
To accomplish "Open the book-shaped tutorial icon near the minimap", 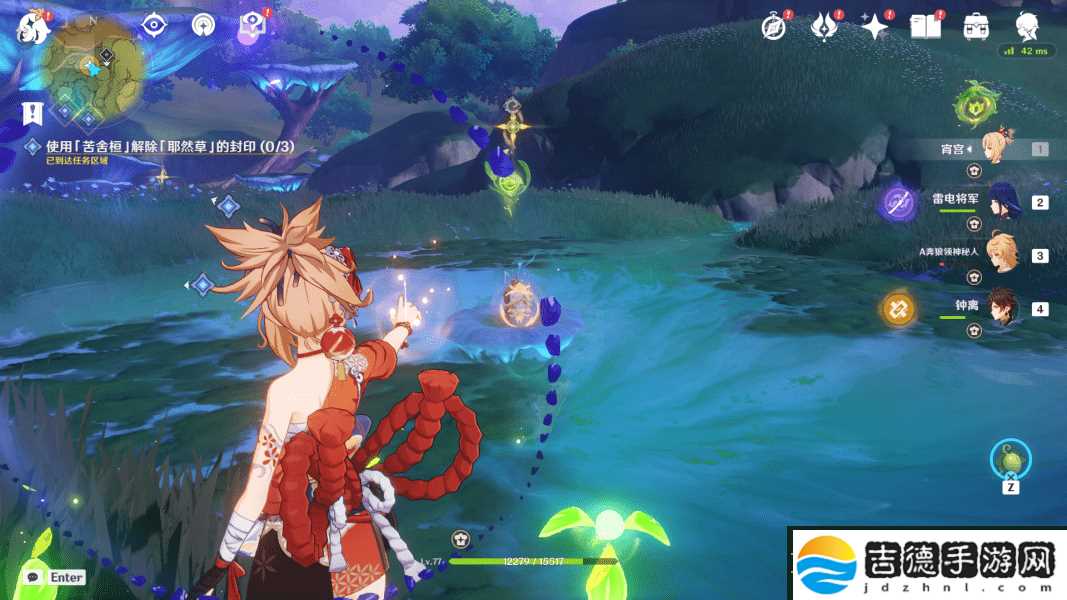I will coord(250,27).
